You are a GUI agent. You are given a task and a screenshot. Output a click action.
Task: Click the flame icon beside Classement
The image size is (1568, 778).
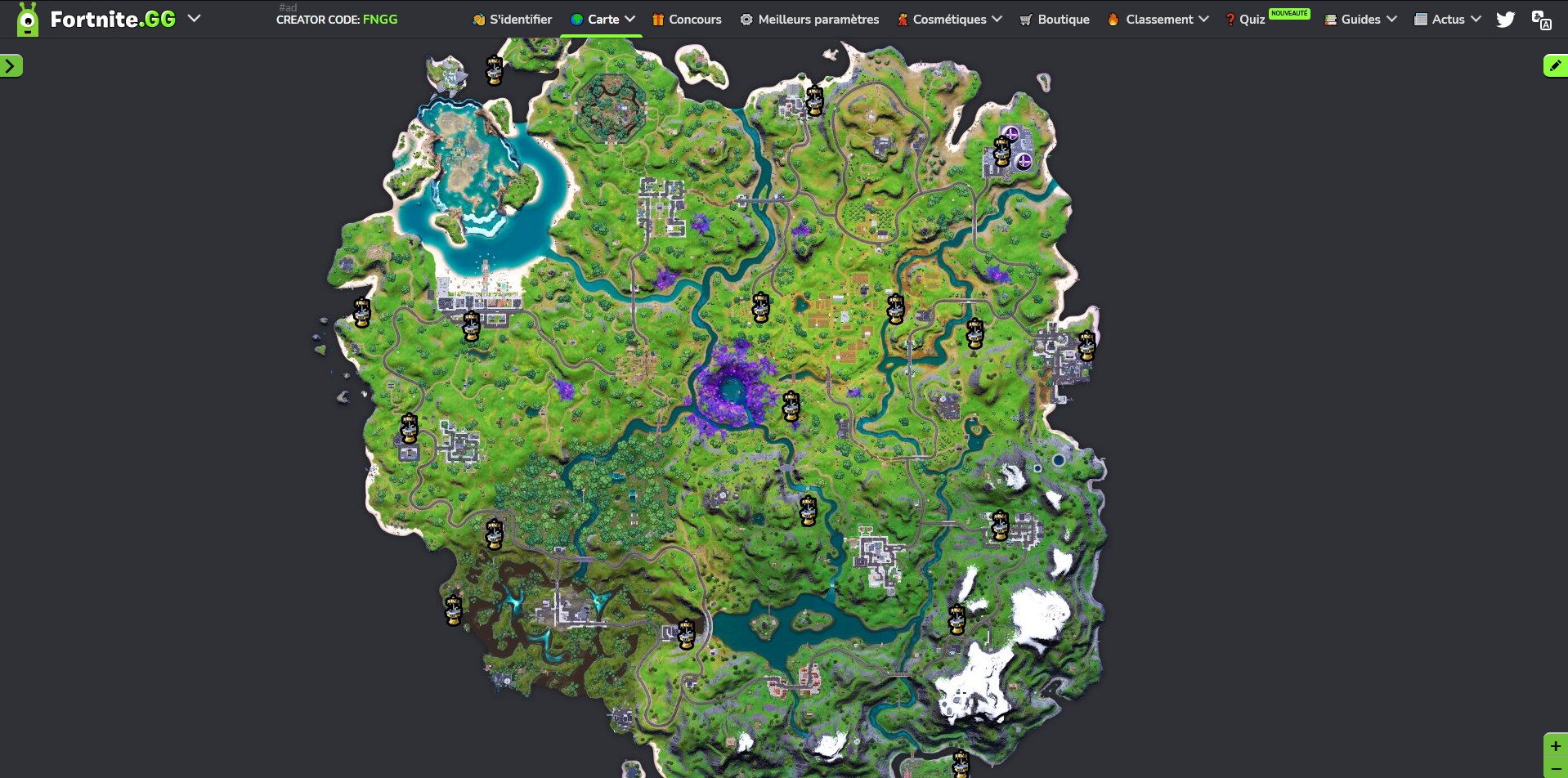tap(1113, 19)
